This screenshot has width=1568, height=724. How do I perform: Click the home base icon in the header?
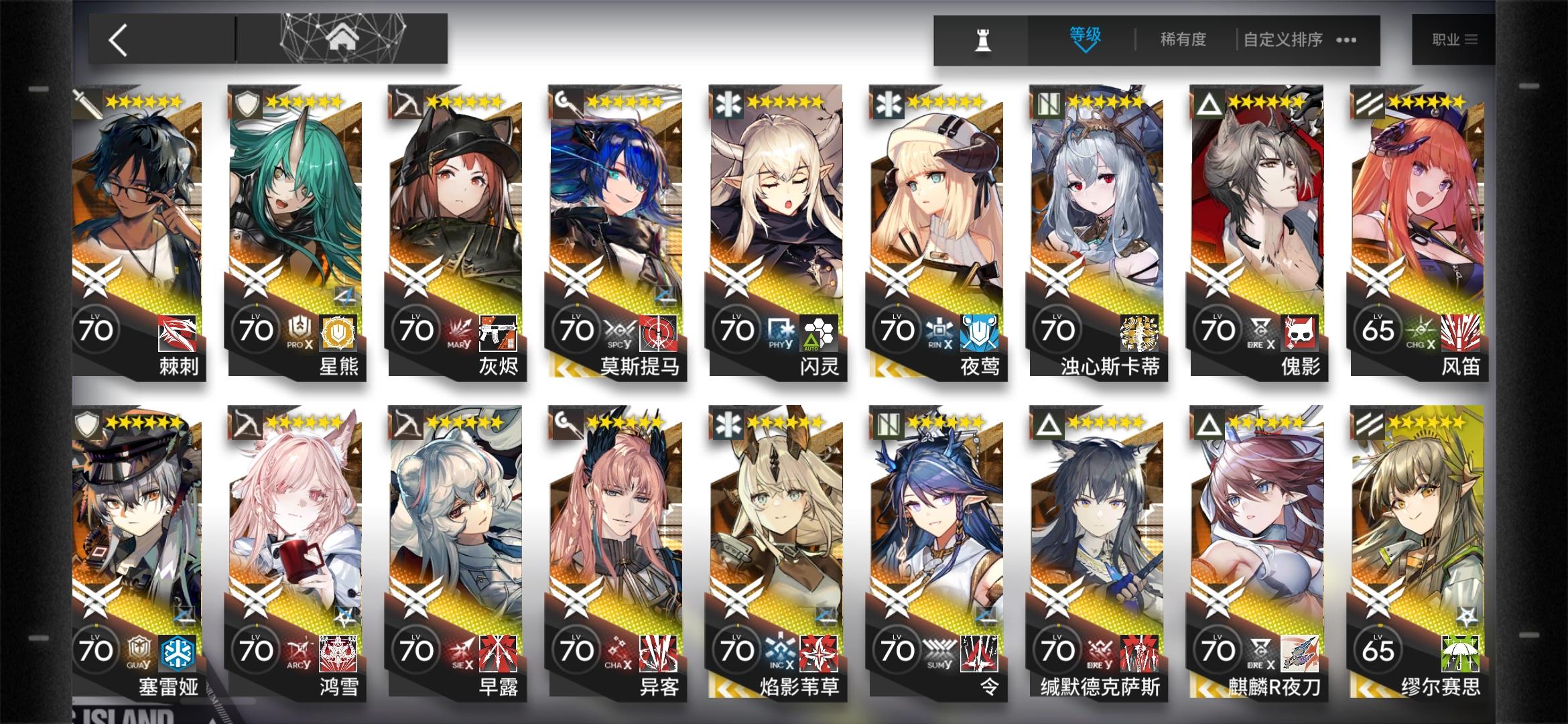click(x=342, y=38)
